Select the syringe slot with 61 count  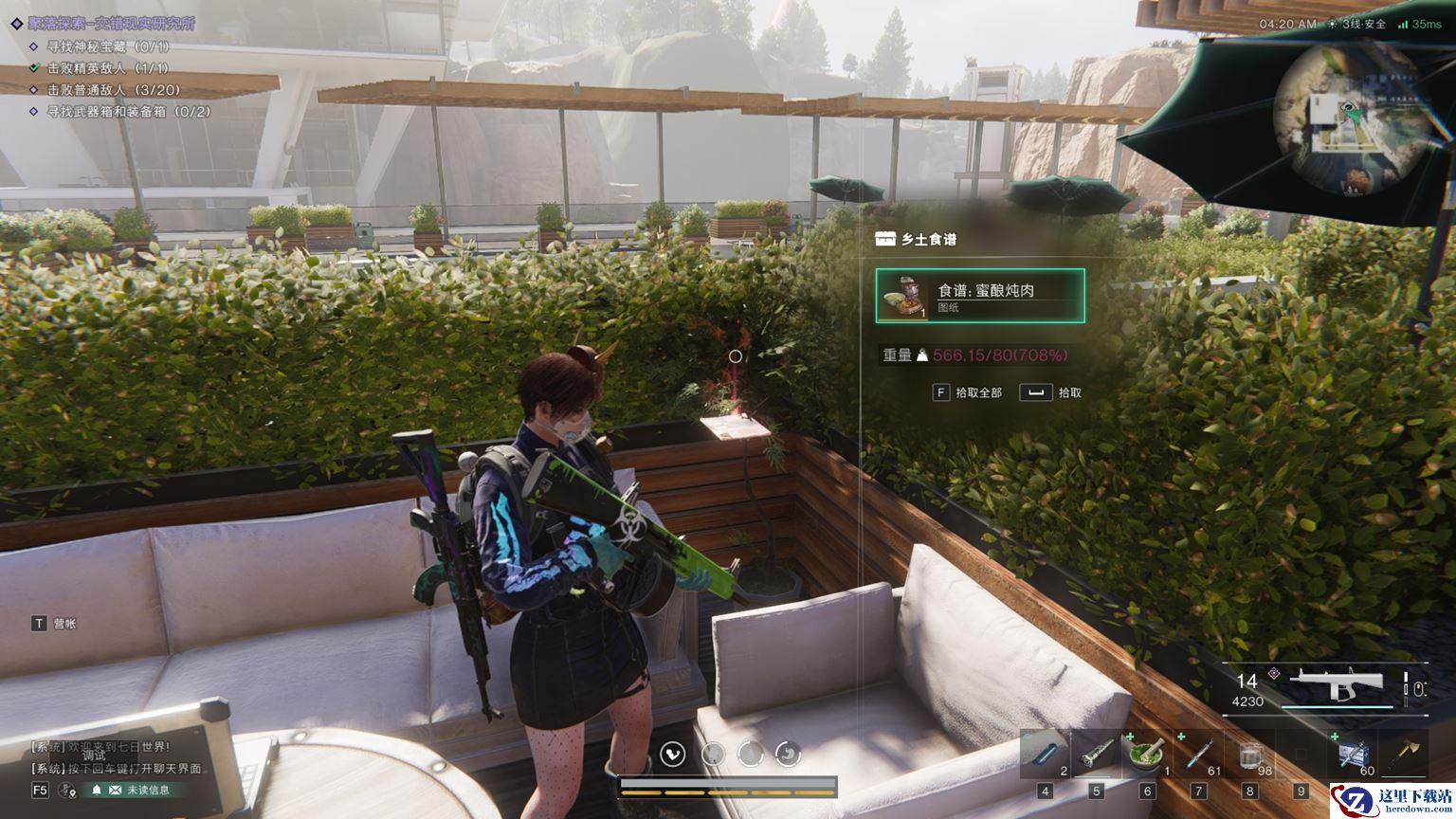point(1198,755)
